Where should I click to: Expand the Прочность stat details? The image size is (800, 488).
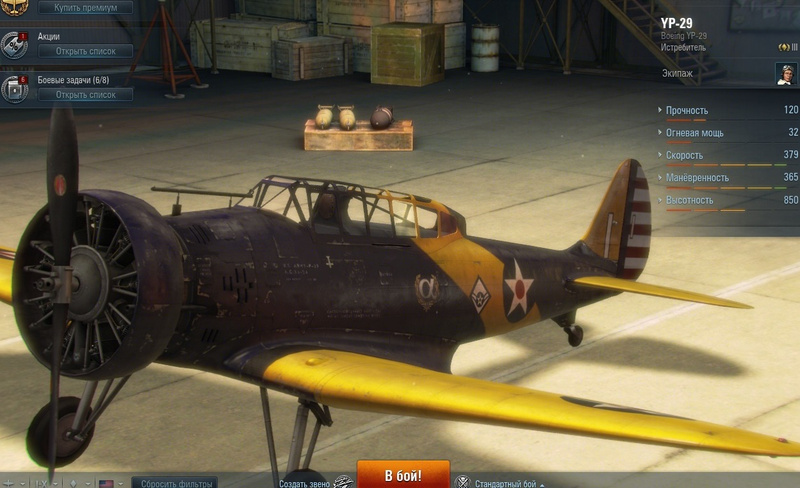(687, 110)
